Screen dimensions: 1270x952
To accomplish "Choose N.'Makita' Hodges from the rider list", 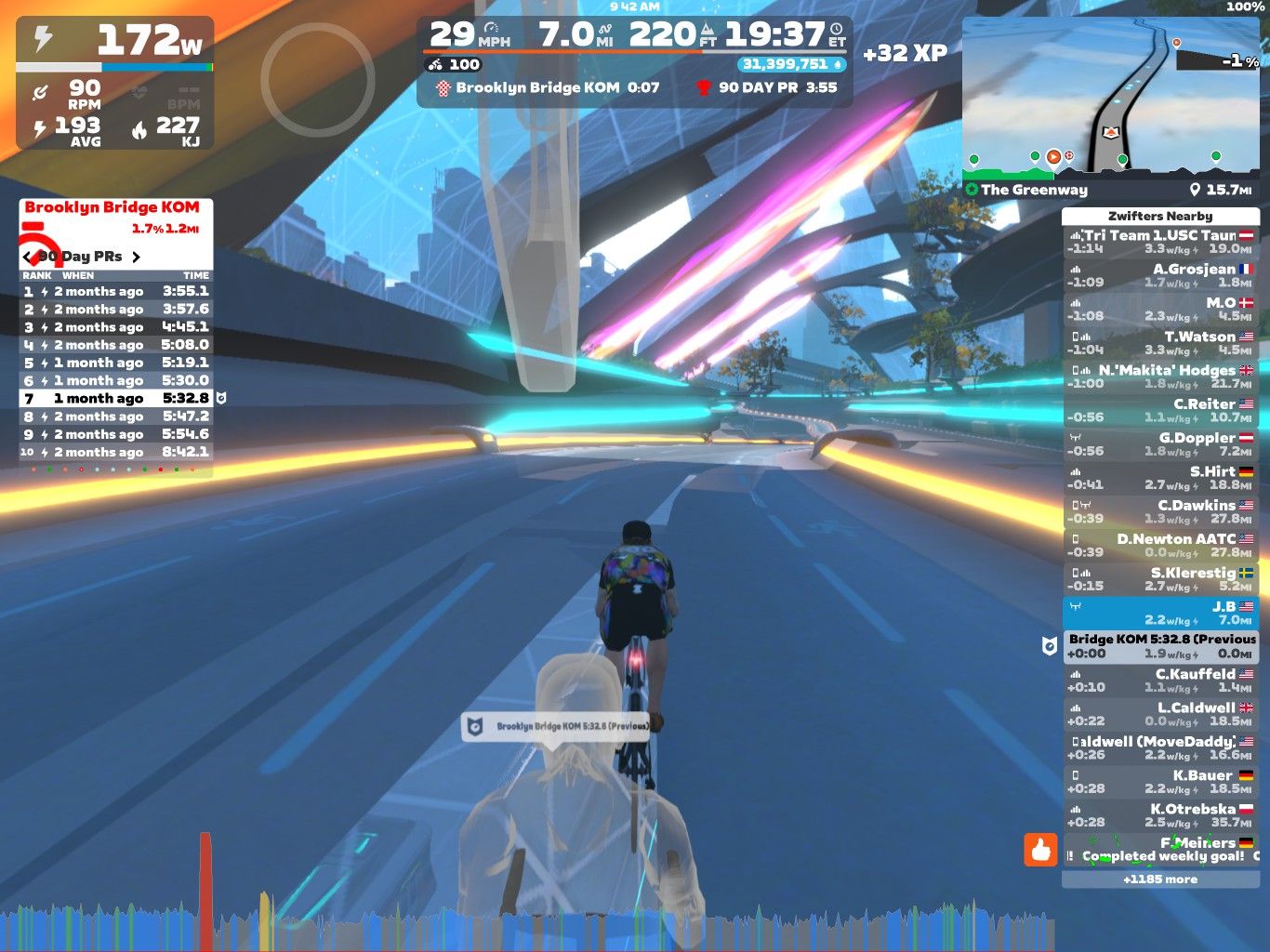I will click(1160, 377).
